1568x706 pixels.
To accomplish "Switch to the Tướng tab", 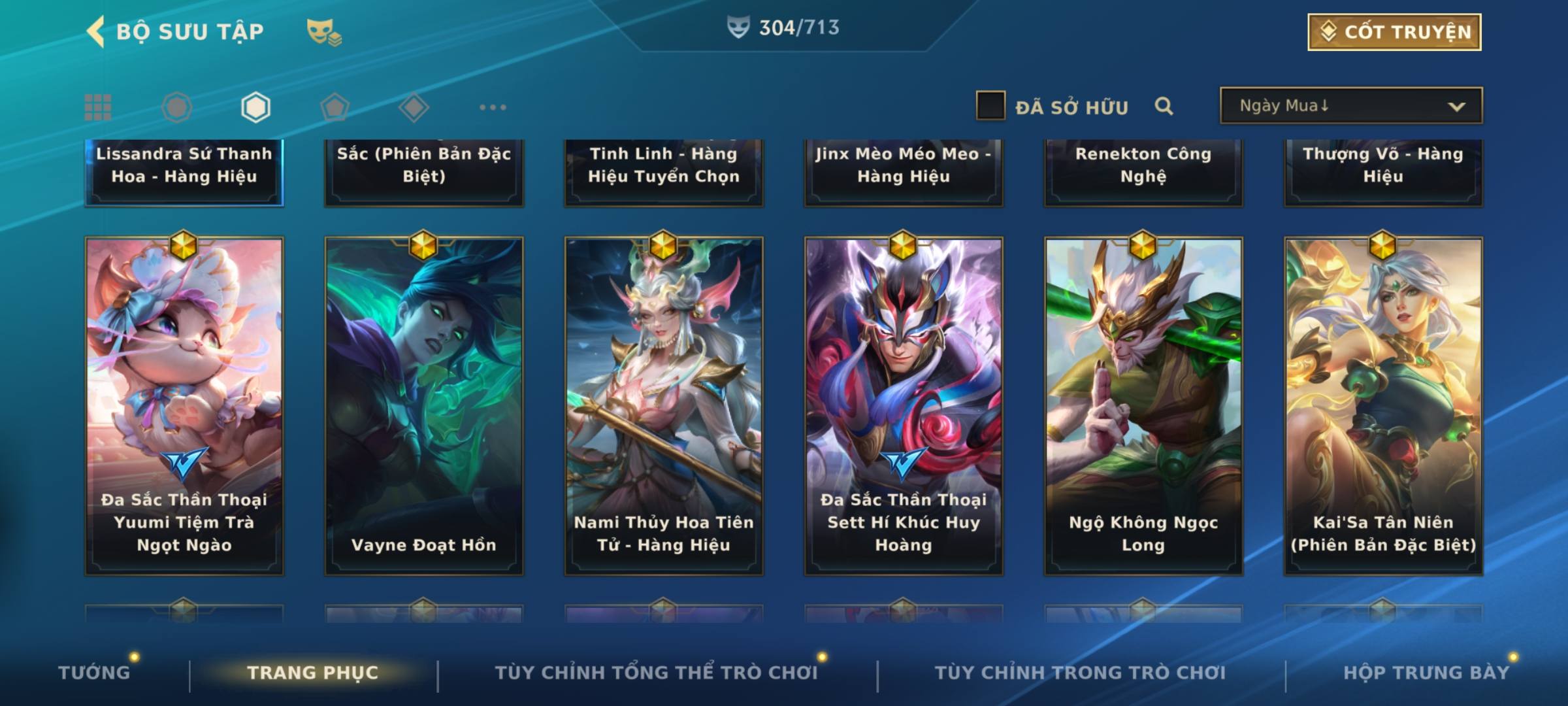I will pos(94,672).
